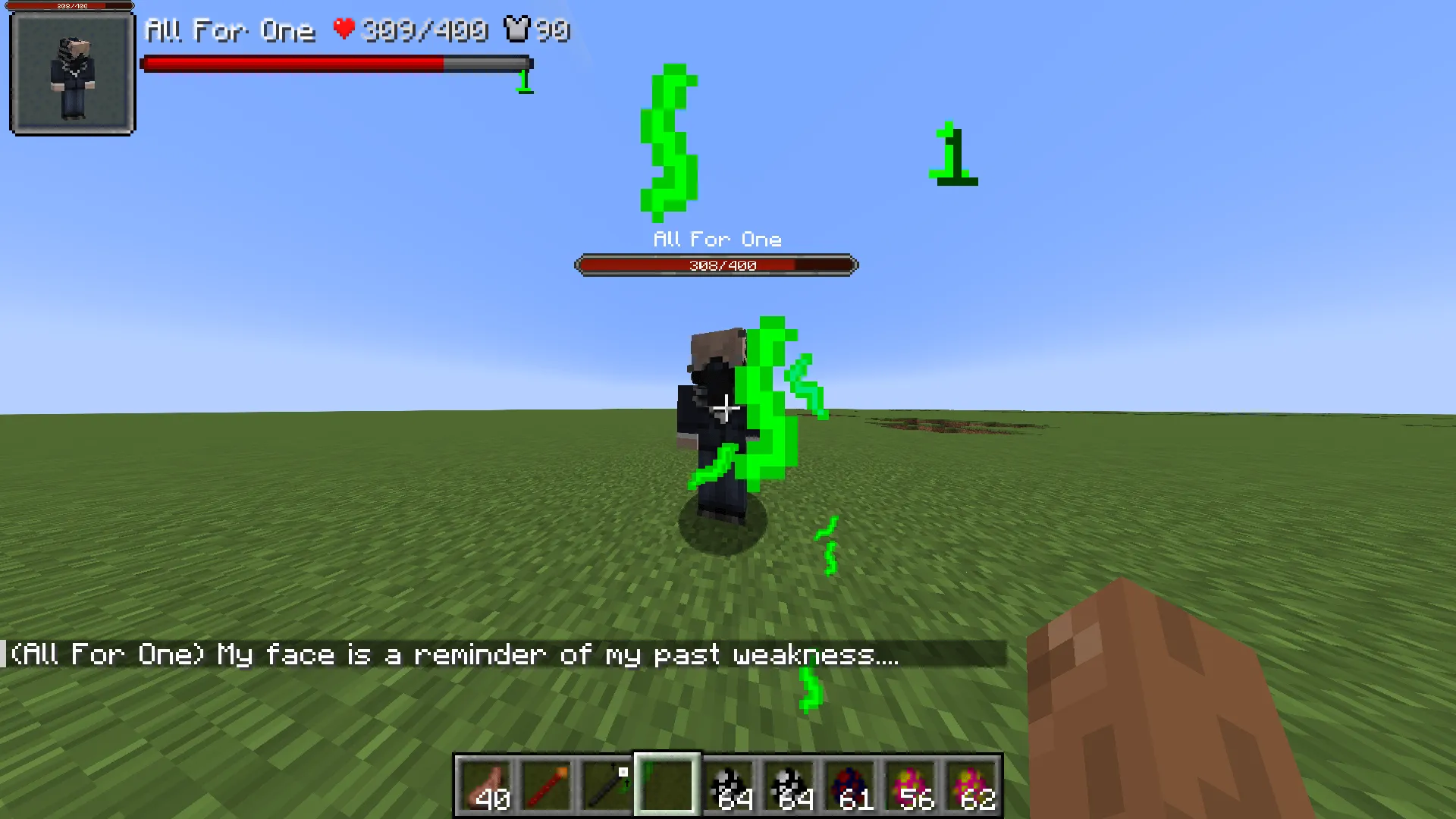Click the 309/400 health text at the top
The width and height of the screenshot is (1456, 819).
click(425, 30)
